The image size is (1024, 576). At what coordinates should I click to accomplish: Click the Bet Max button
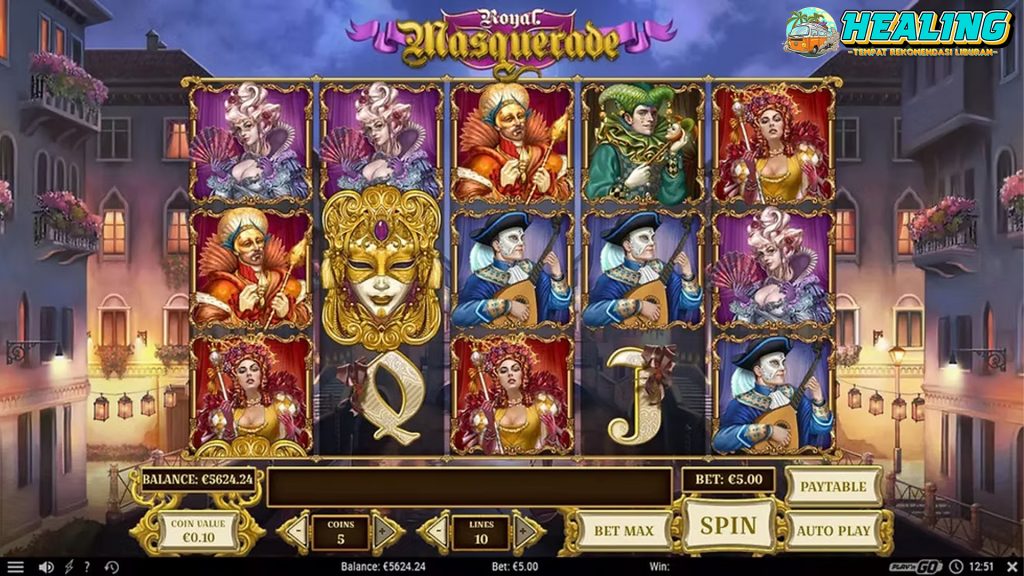click(x=624, y=531)
